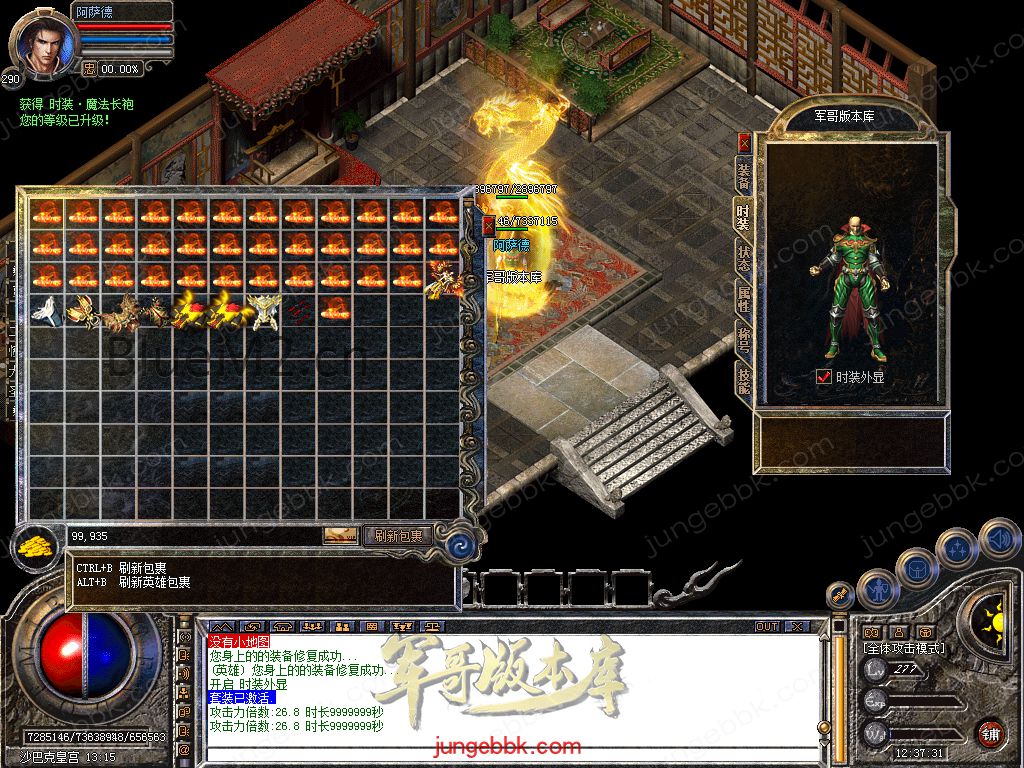1024x768 pixels.
Task: Select the white feather item in the bag
Action: 45,310
